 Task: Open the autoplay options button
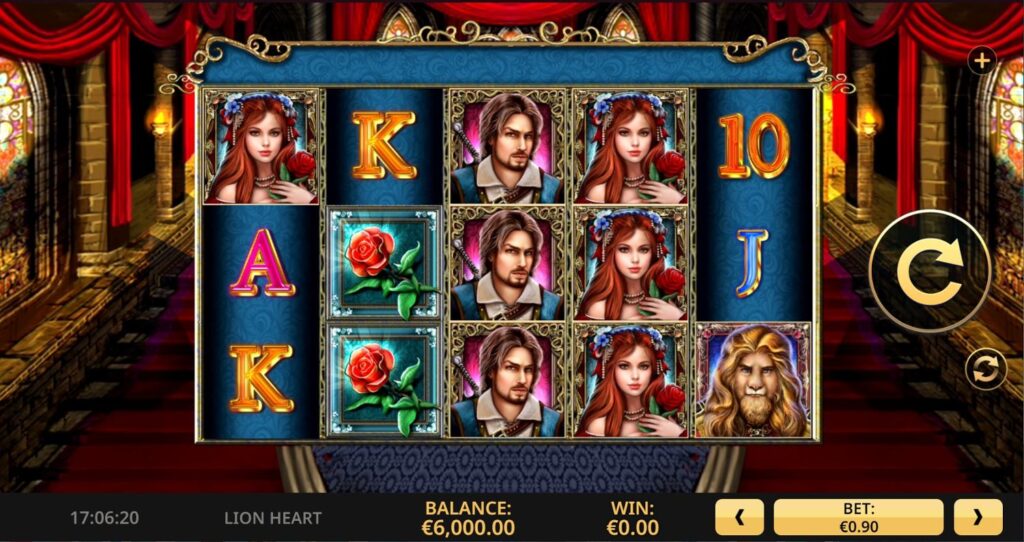[x=985, y=370]
